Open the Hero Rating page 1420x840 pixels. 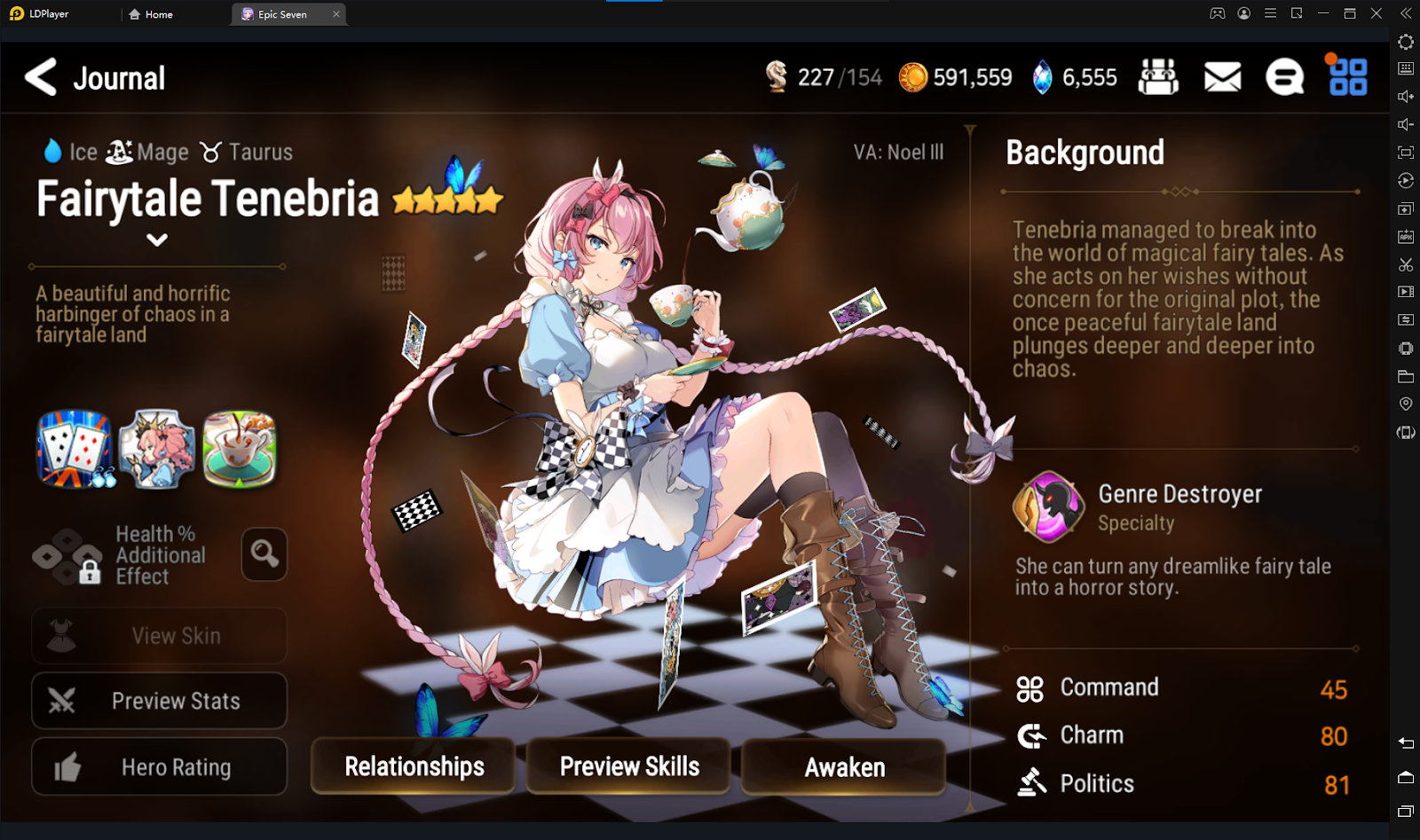click(x=160, y=766)
